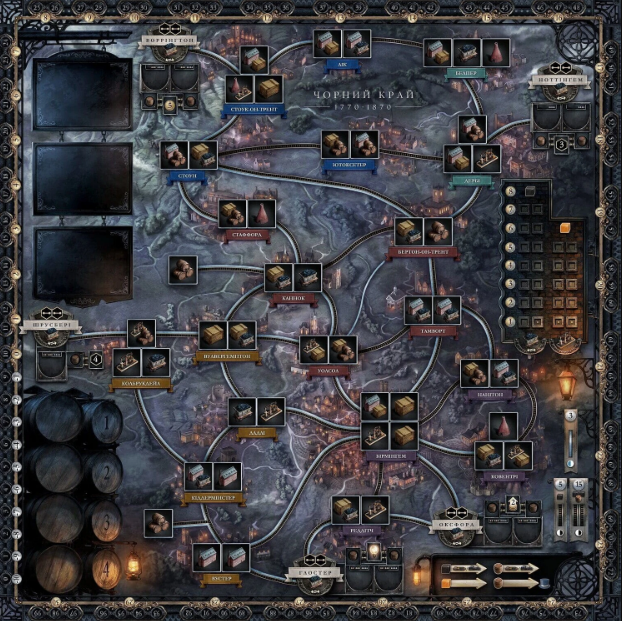Choose the Уттоксетер city slots
Screen dimensions: 622x621
pyautogui.click(x=350, y=145)
